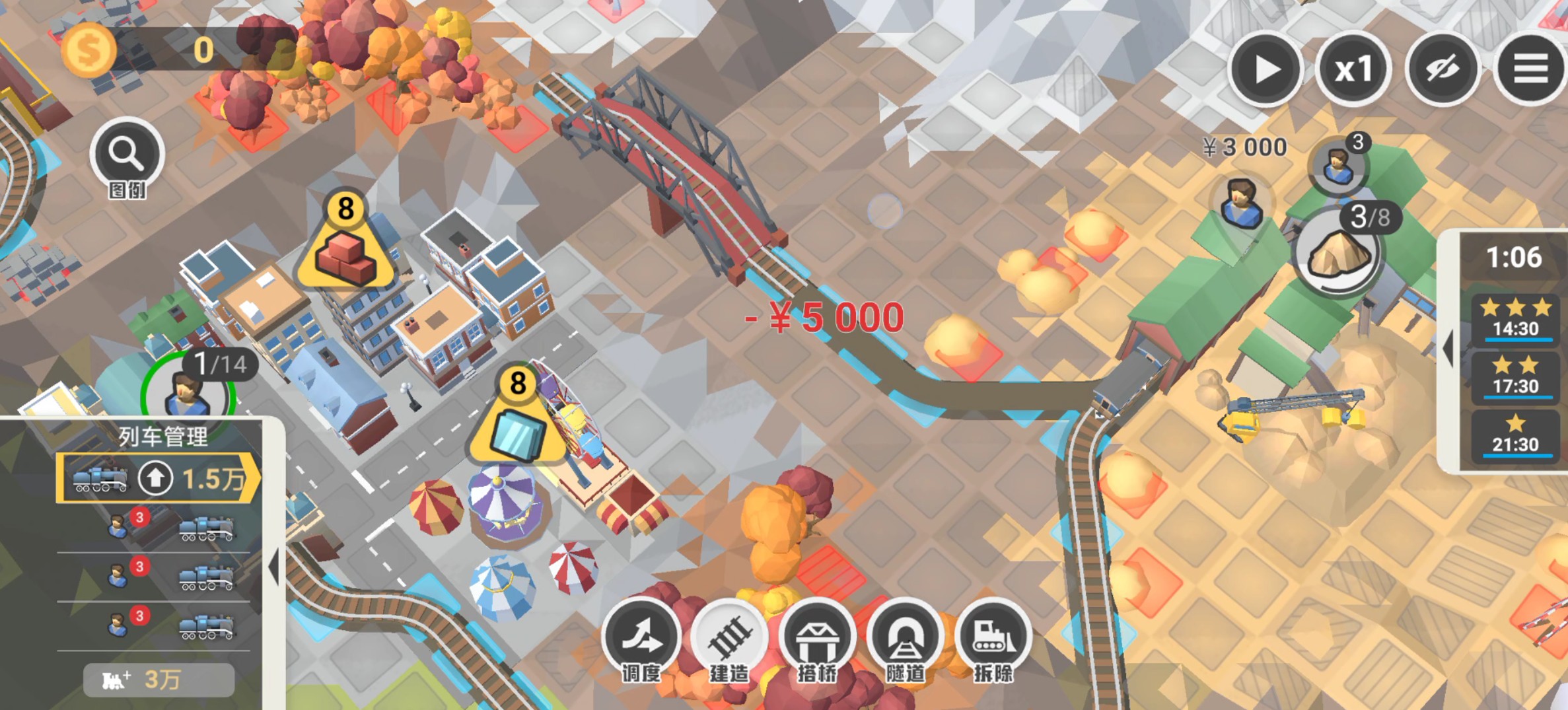Toggle the crossed-eye visibility button

1442,69
